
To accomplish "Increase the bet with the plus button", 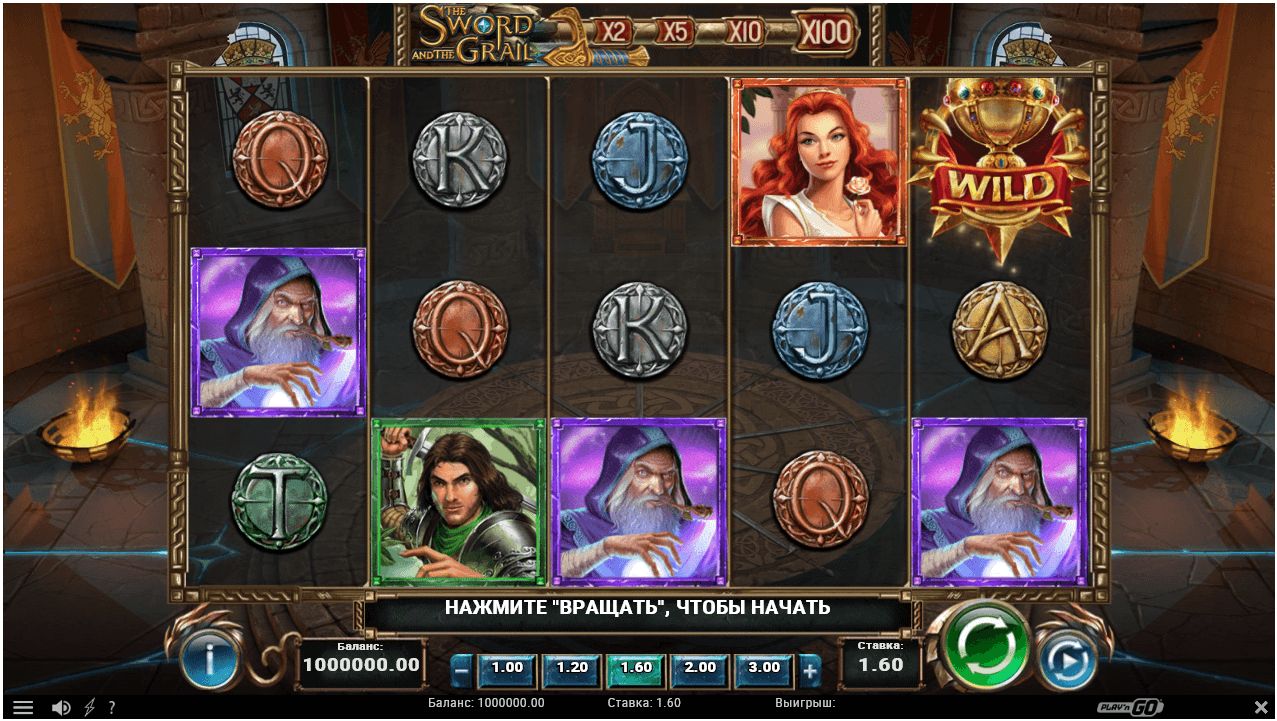I will (x=810, y=669).
